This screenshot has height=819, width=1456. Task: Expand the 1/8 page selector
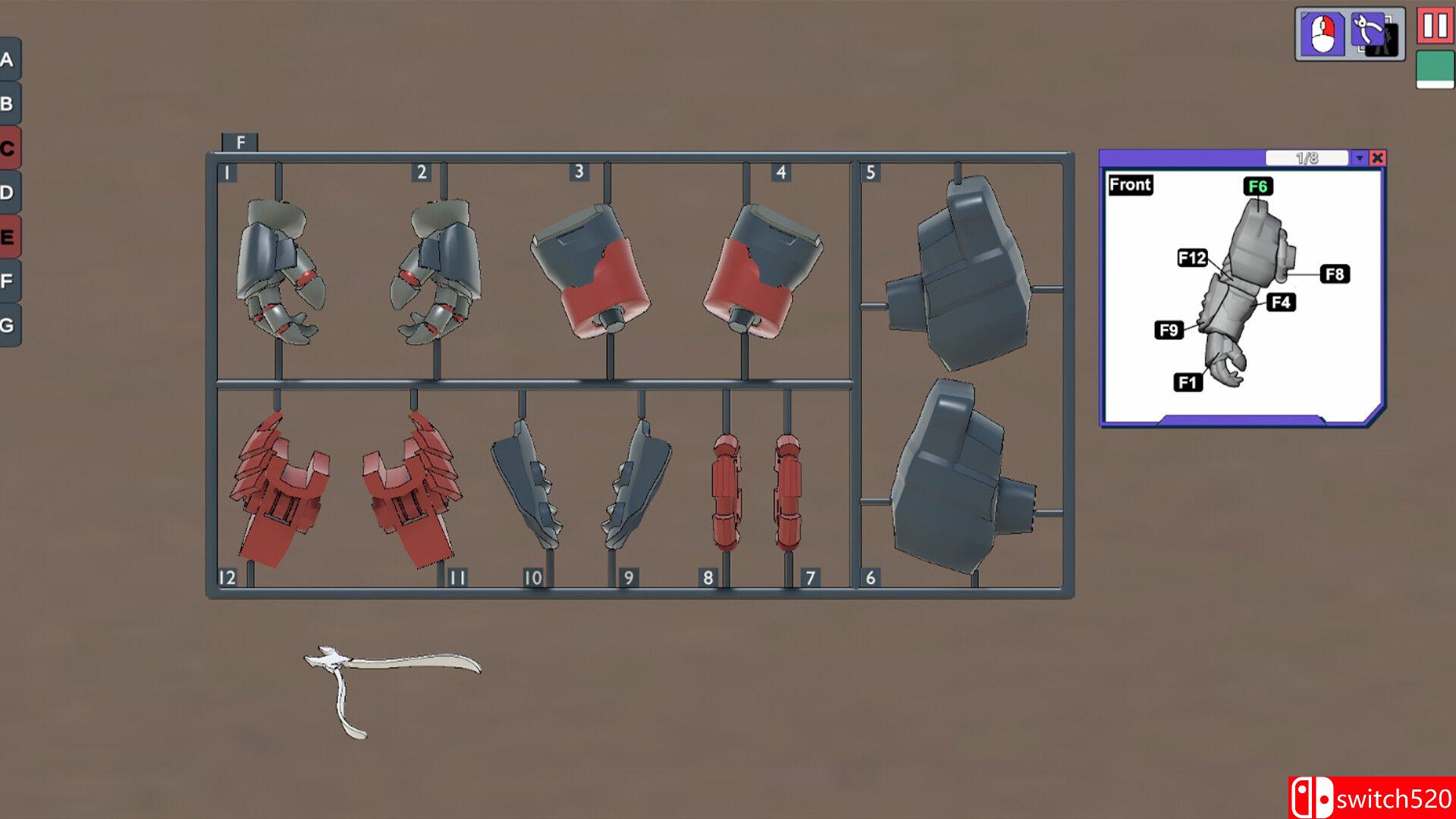tap(1306, 157)
